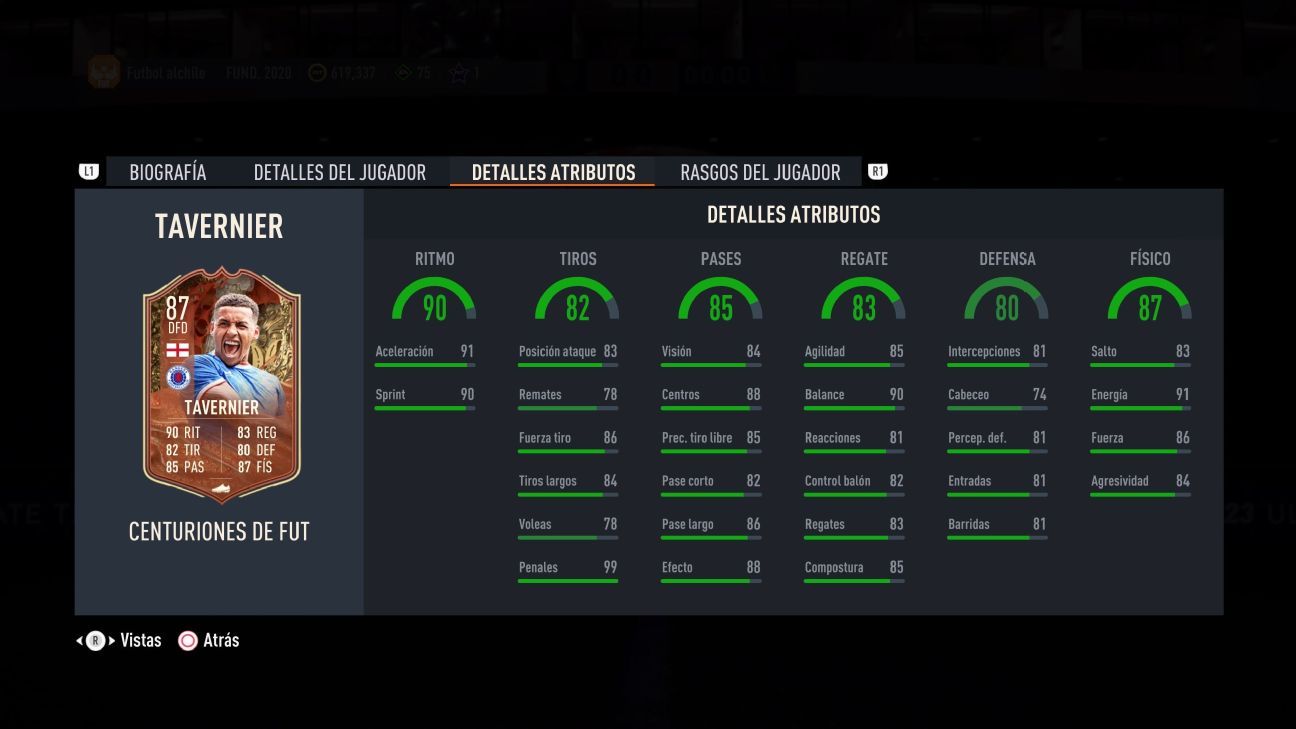Click the Vistas button
The width and height of the screenshot is (1296, 729).
[140, 640]
